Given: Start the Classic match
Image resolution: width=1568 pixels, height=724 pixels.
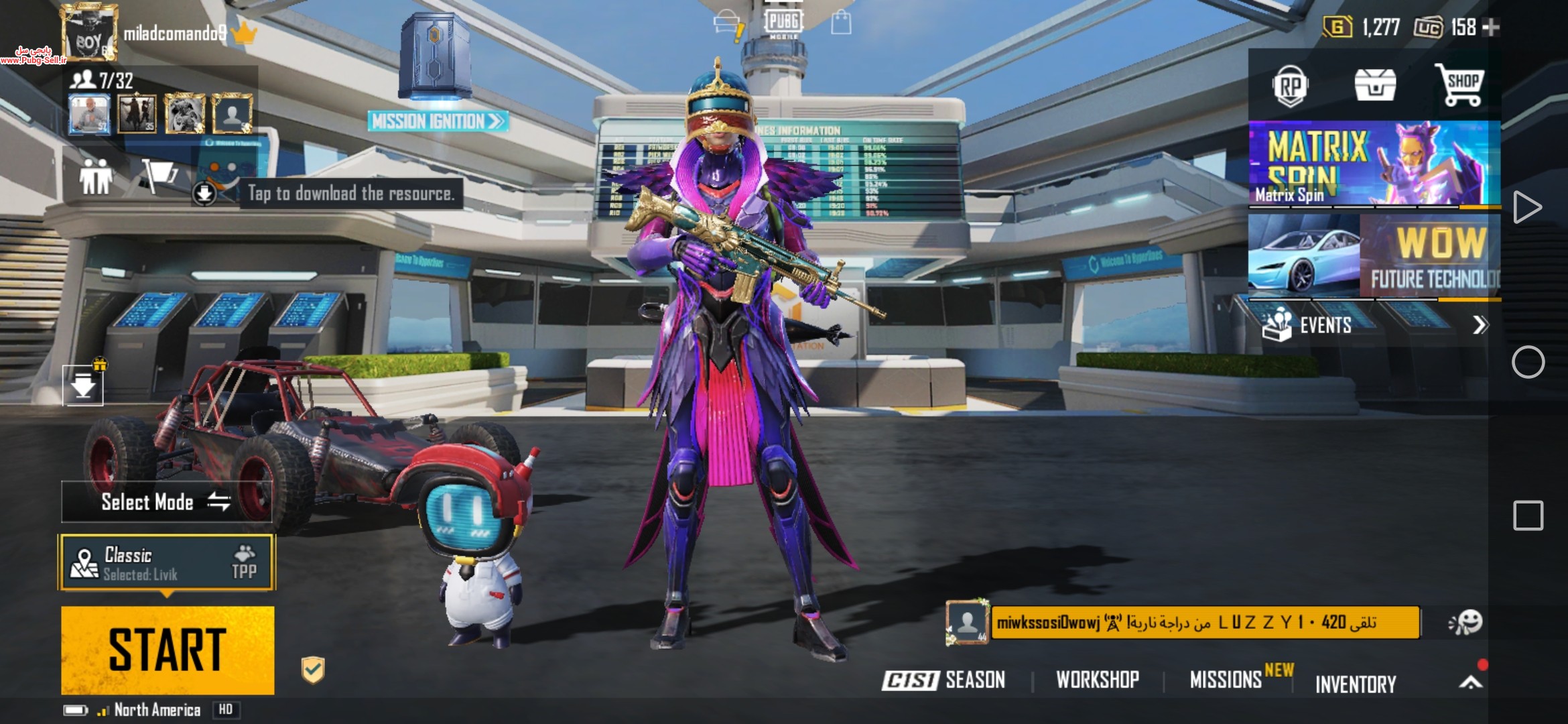Looking at the screenshot, I should tap(168, 650).
